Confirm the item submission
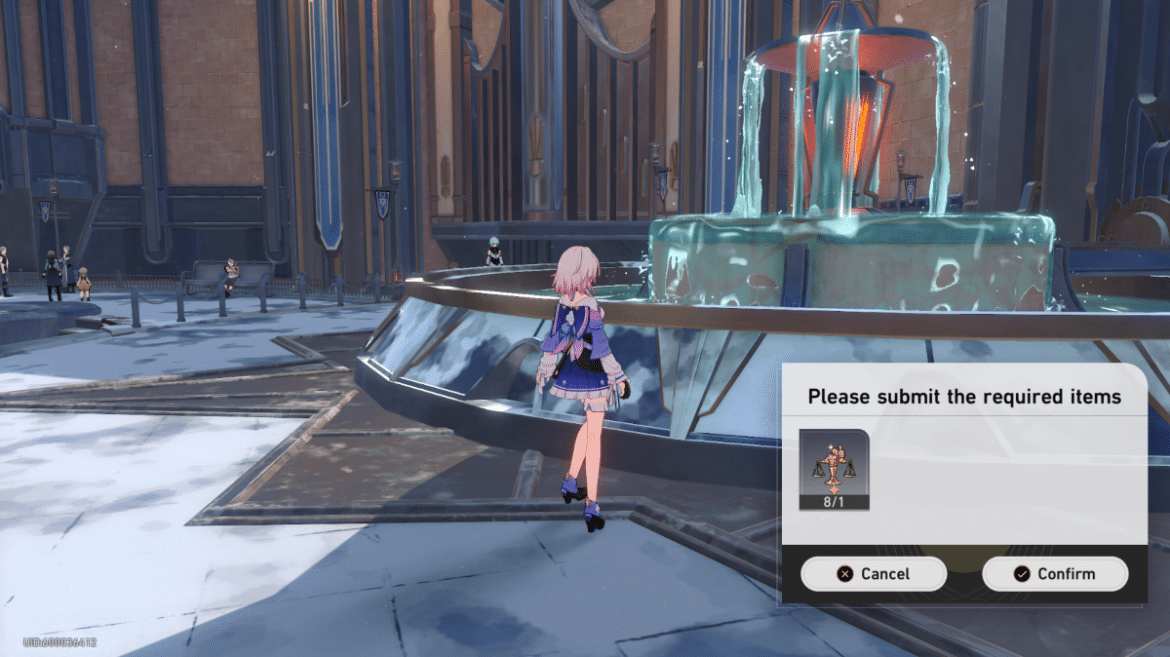The width and height of the screenshot is (1170, 657). [1055, 574]
